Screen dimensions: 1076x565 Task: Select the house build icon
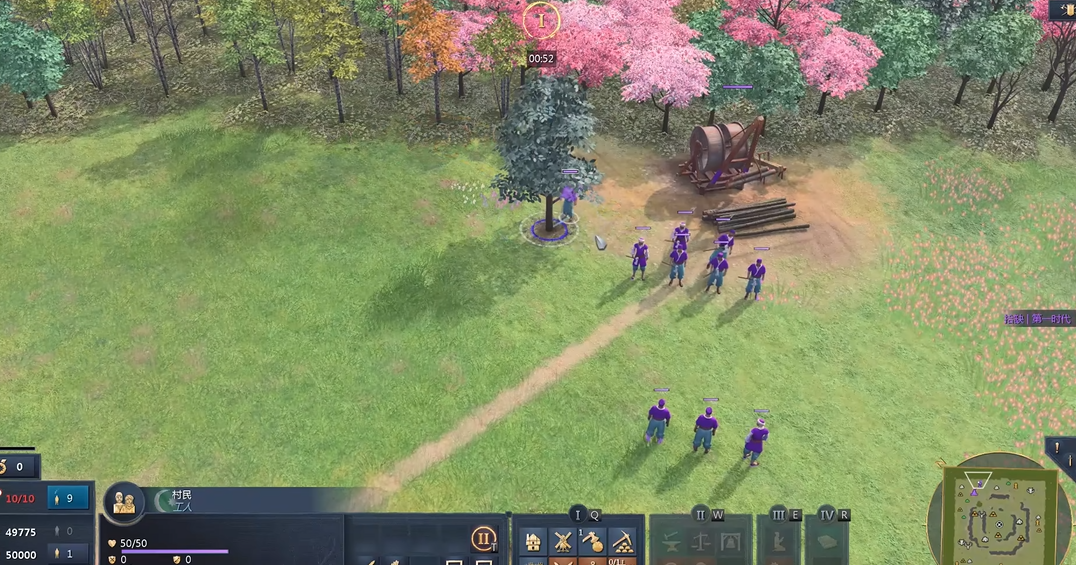534,542
